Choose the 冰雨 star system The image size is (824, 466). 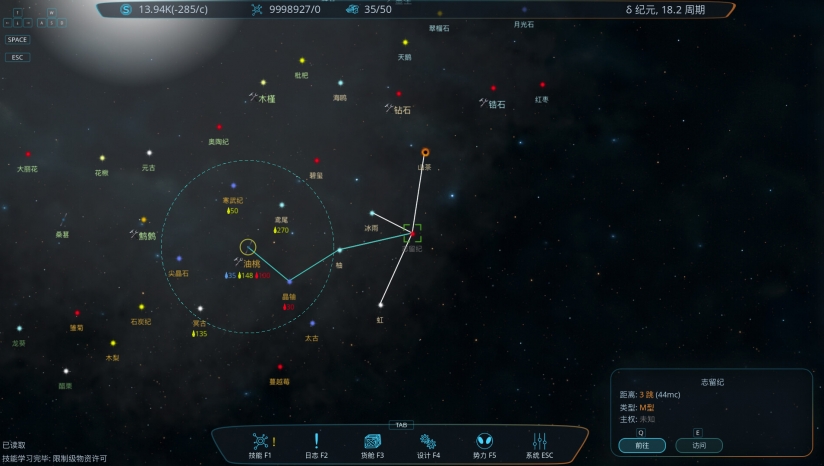click(372, 213)
